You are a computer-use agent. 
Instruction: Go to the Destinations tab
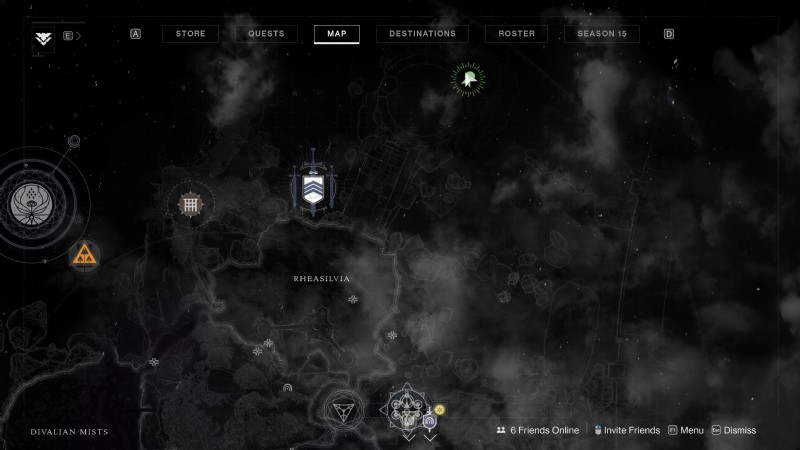click(422, 34)
